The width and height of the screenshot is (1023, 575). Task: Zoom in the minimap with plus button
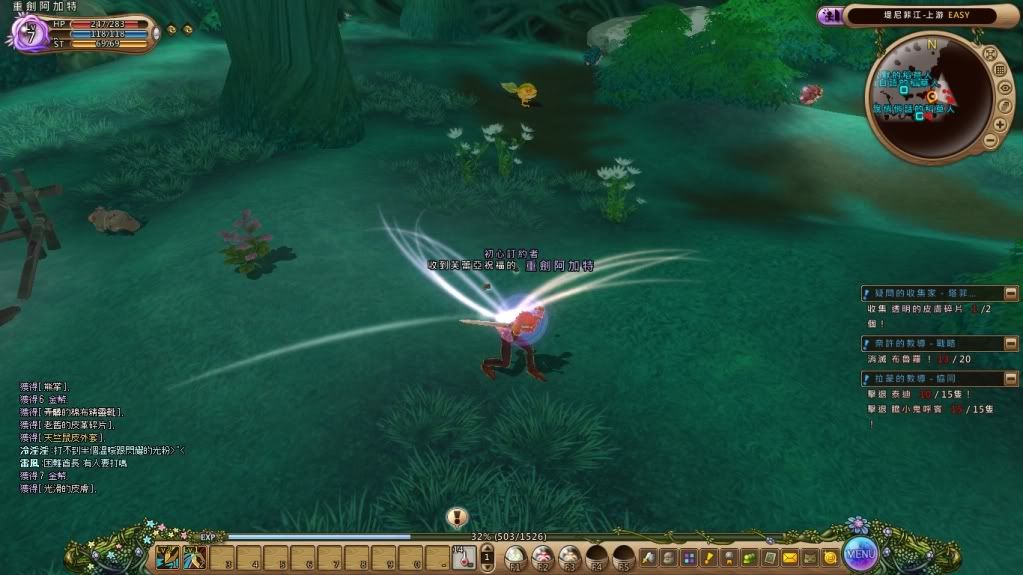point(999,124)
